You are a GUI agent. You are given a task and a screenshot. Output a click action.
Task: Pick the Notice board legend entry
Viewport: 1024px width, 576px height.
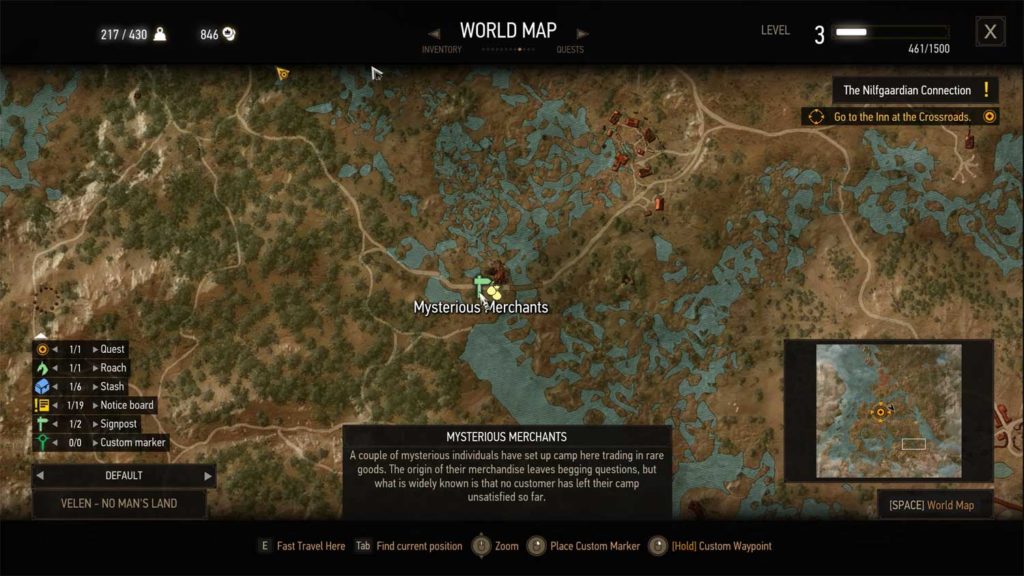coord(127,405)
